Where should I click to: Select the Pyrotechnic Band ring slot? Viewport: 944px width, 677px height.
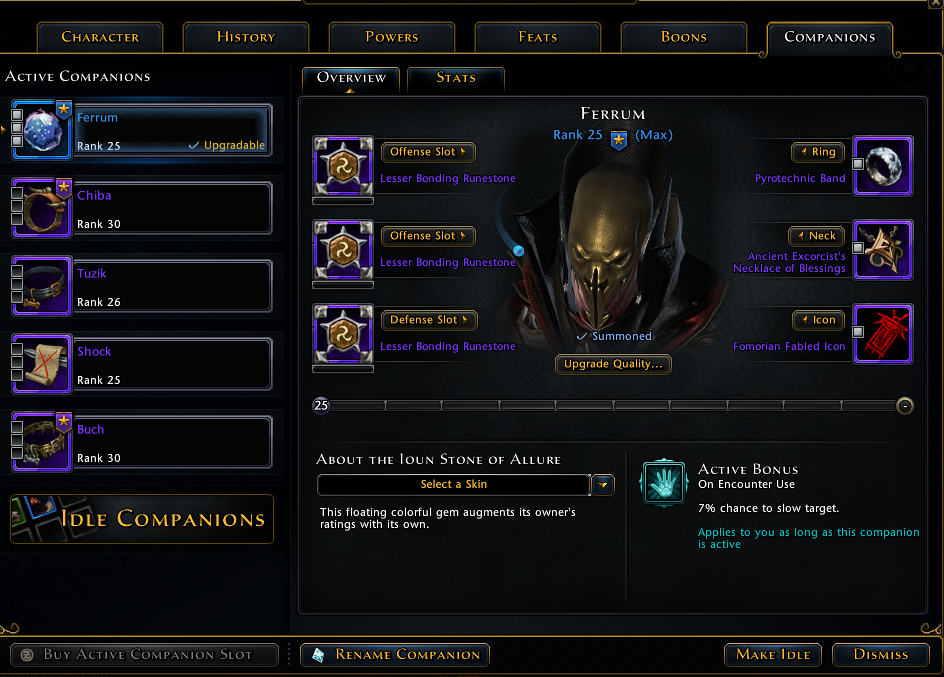(882, 166)
